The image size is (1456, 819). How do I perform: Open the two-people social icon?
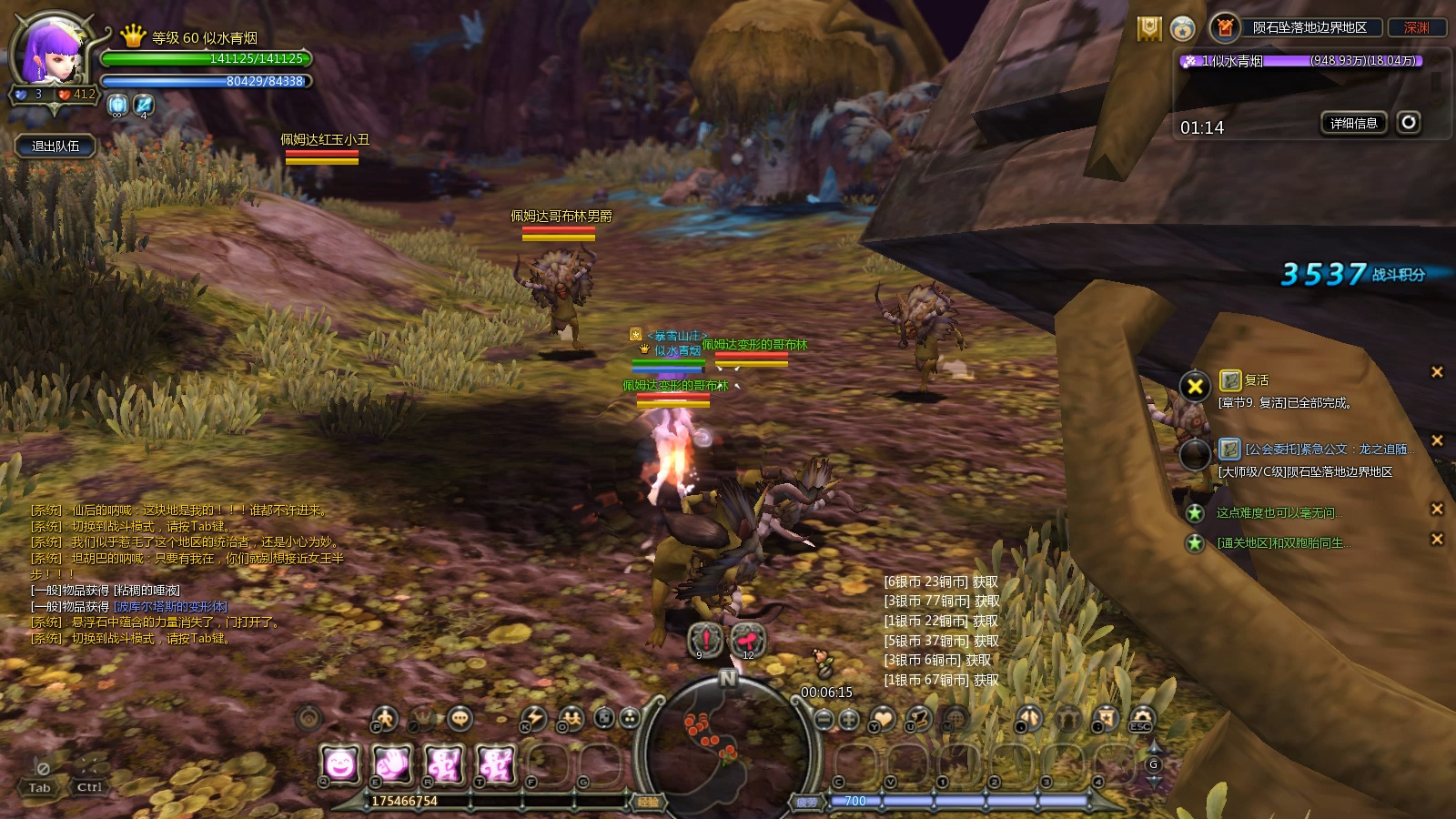click(x=571, y=719)
